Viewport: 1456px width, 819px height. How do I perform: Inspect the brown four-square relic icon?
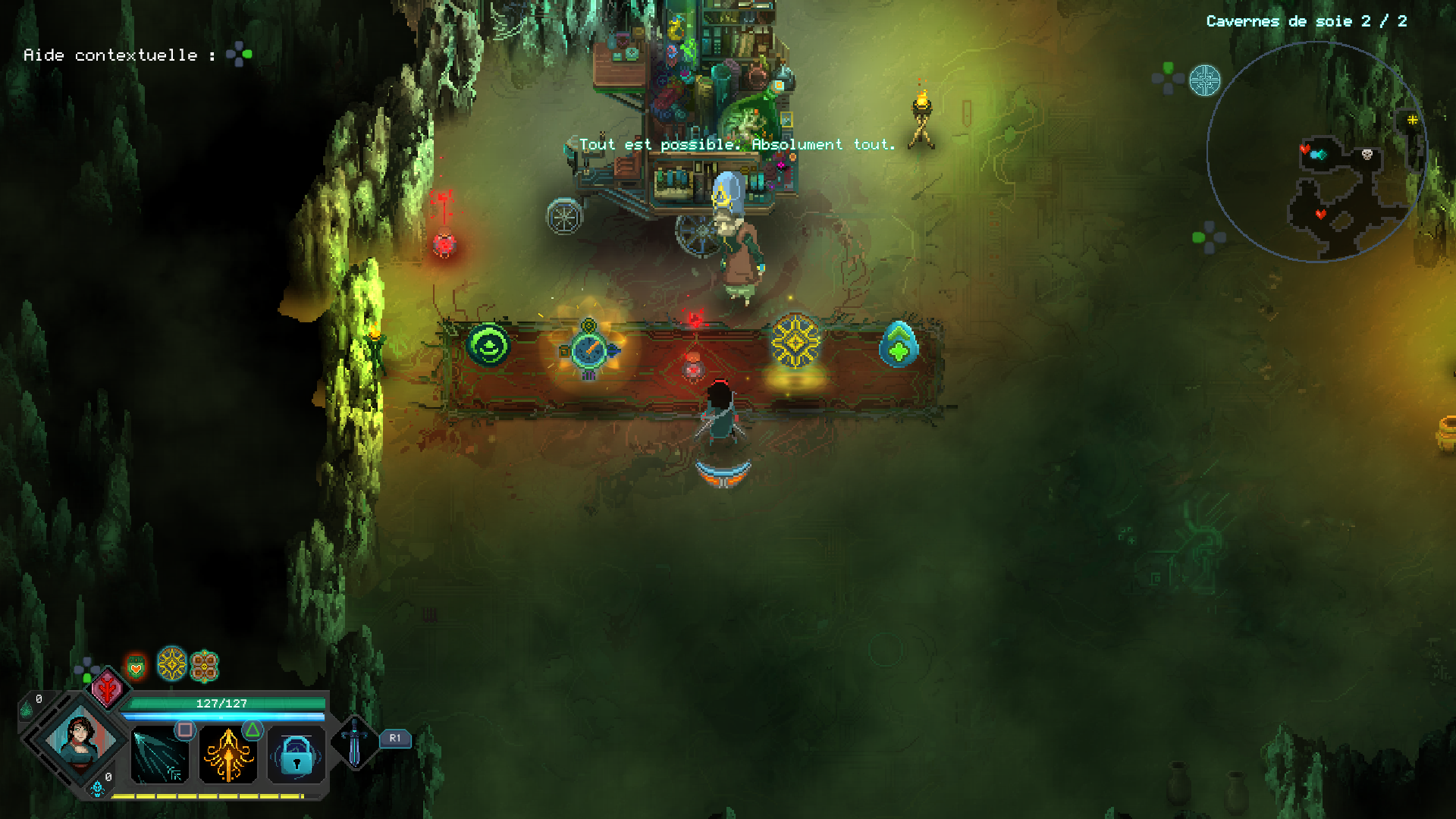click(204, 667)
